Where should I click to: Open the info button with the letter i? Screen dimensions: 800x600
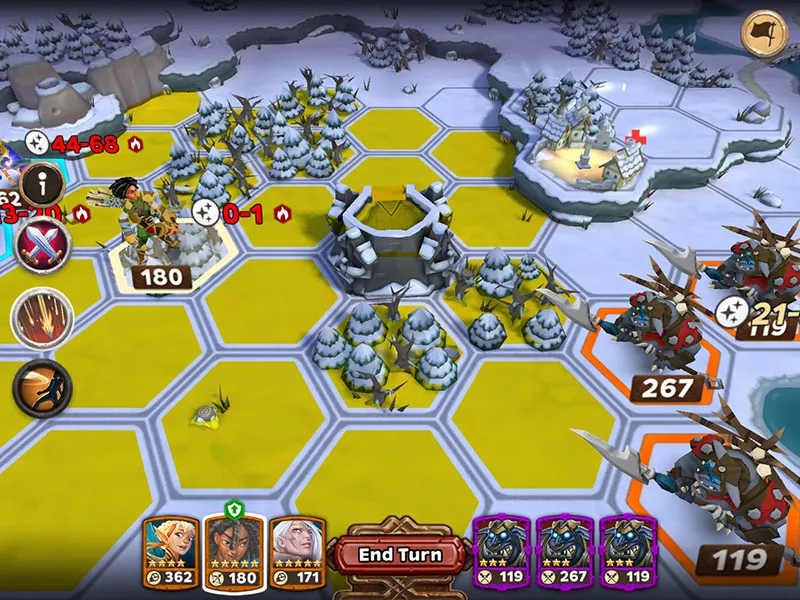pos(42,183)
